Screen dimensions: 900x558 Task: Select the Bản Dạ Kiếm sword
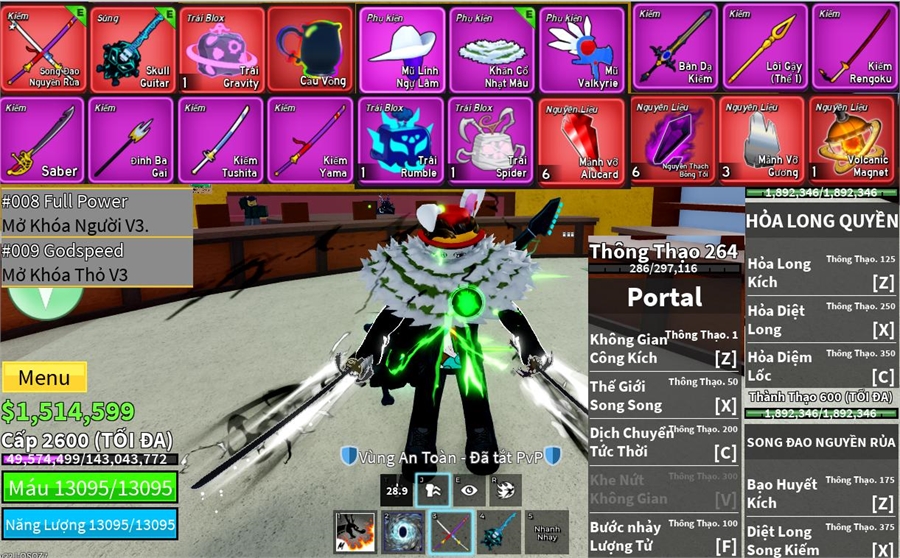coord(674,48)
